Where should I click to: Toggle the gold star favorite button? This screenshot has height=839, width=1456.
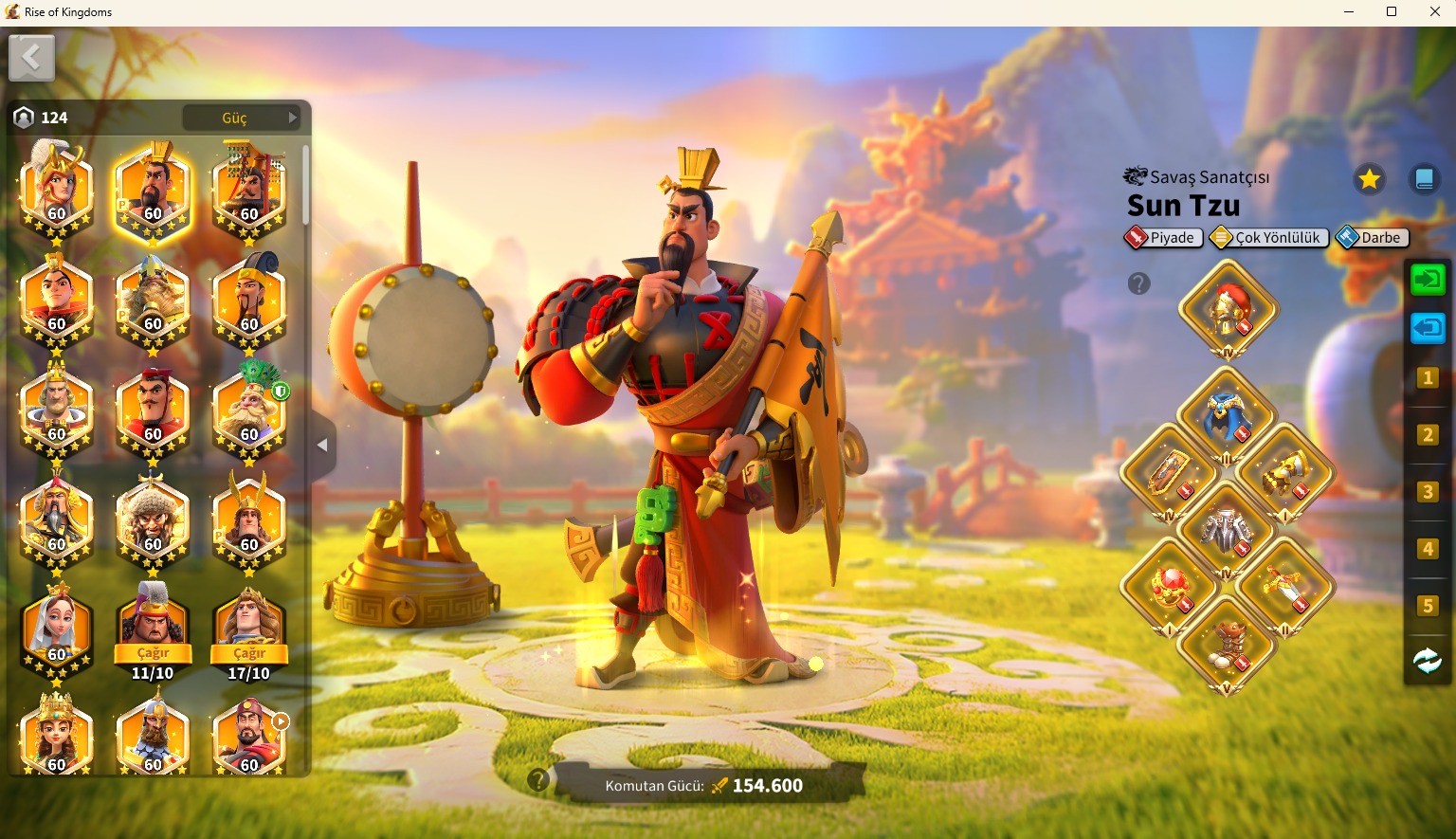1369,179
